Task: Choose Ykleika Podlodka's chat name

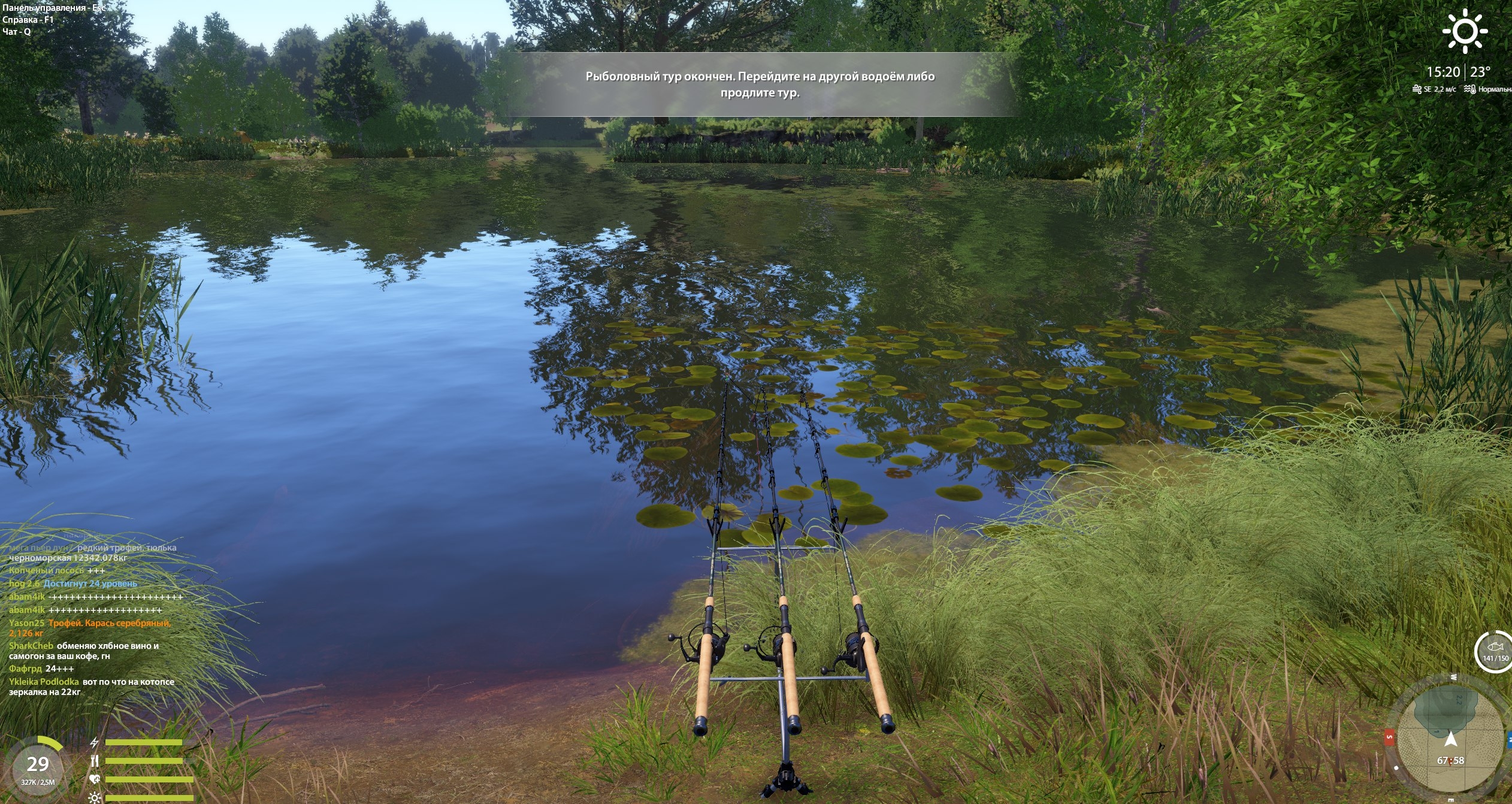Action: [x=44, y=682]
